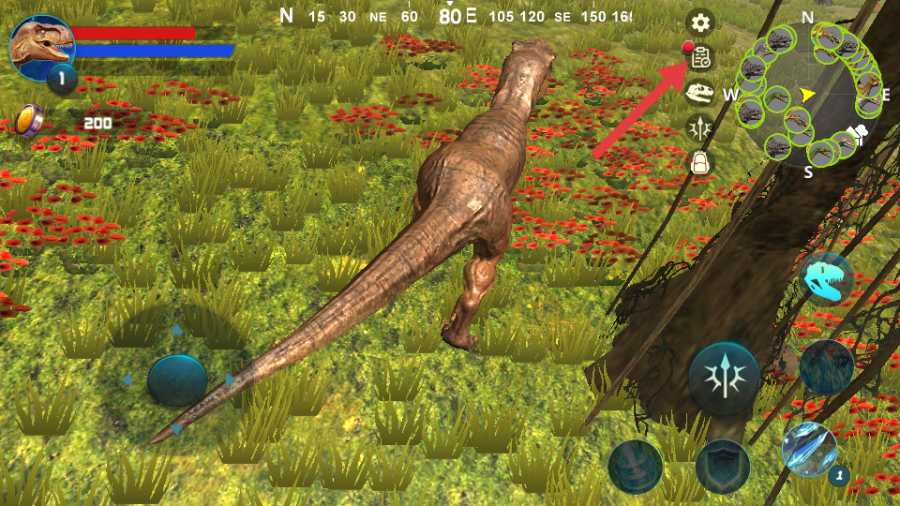Tap the virtual movement joystick
Viewport: 900px width, 506px height.
tap(177, 380)
